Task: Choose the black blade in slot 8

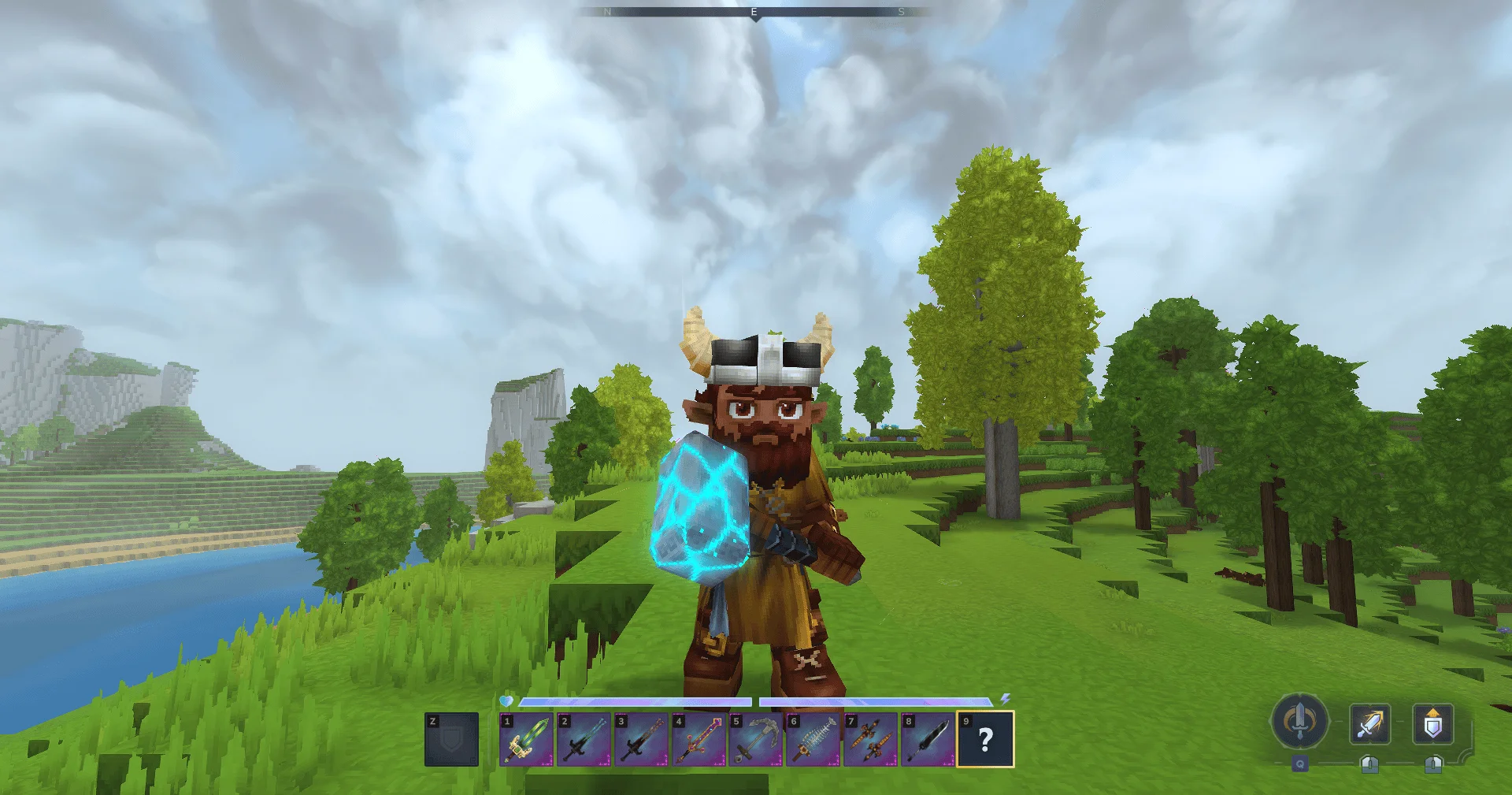Action: 928,740
